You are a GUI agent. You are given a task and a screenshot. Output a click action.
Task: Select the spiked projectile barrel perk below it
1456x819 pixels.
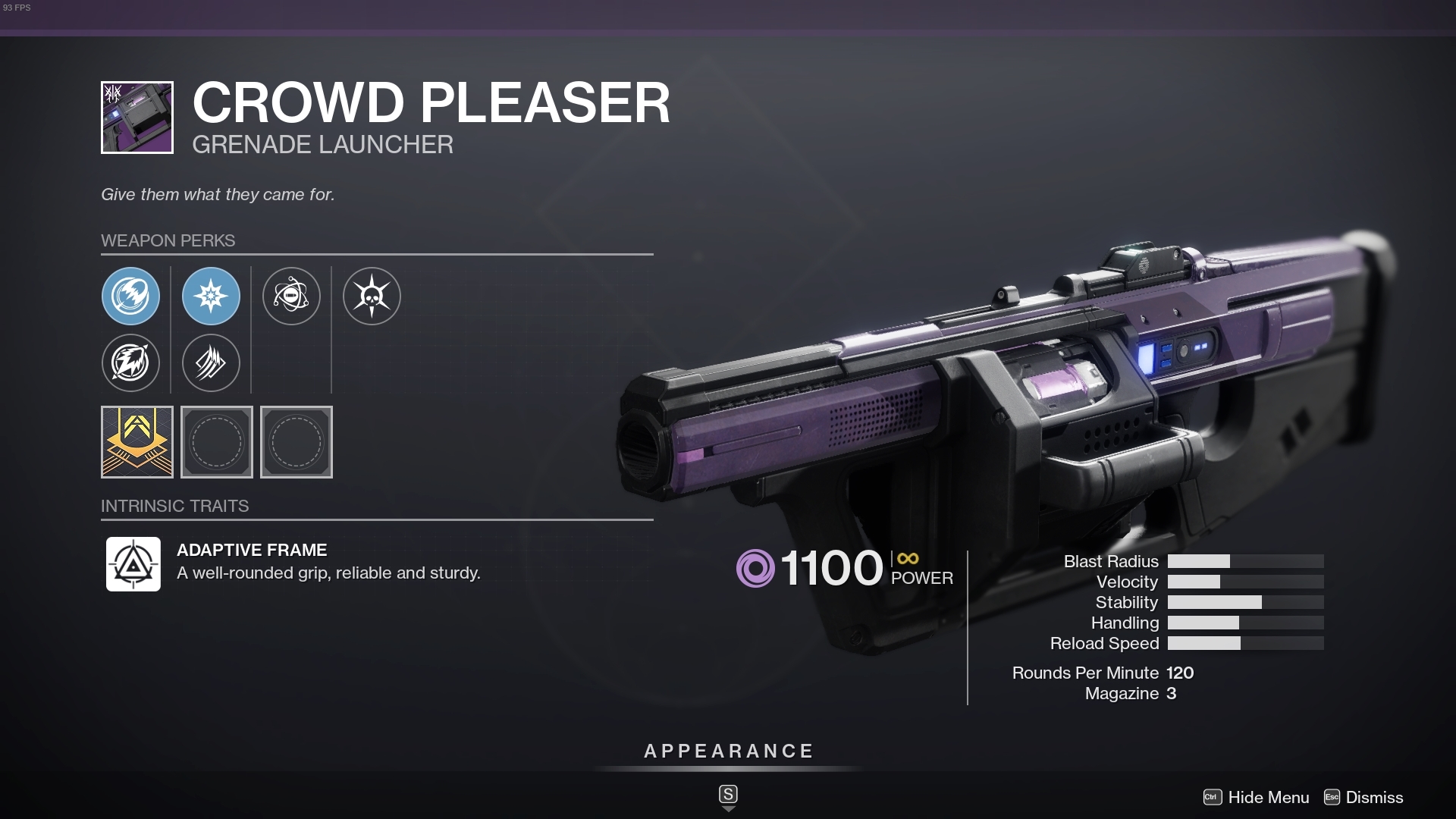131,363
